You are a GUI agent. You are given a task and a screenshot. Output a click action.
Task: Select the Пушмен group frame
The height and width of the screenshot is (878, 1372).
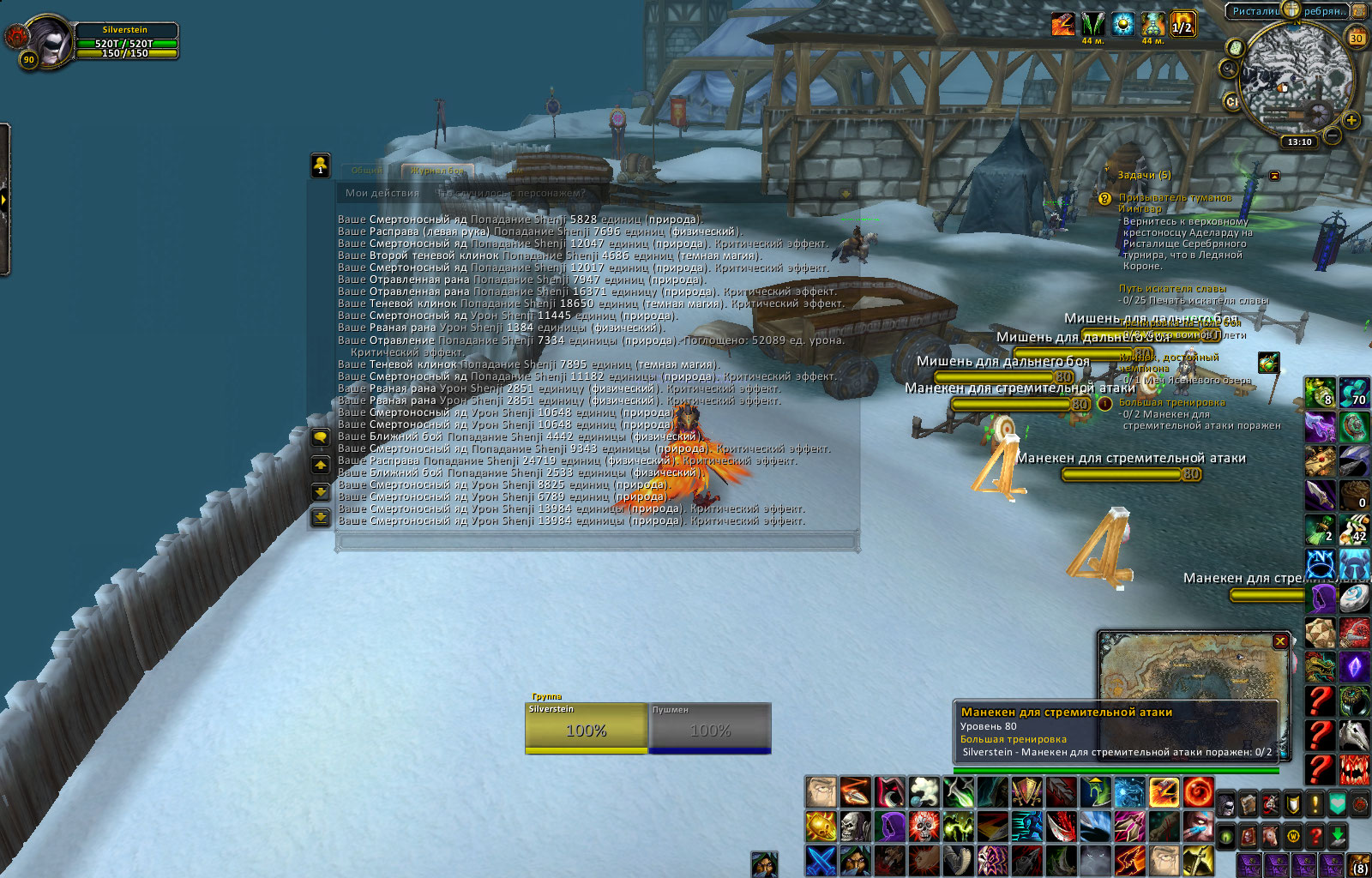(x=710, y=727)
